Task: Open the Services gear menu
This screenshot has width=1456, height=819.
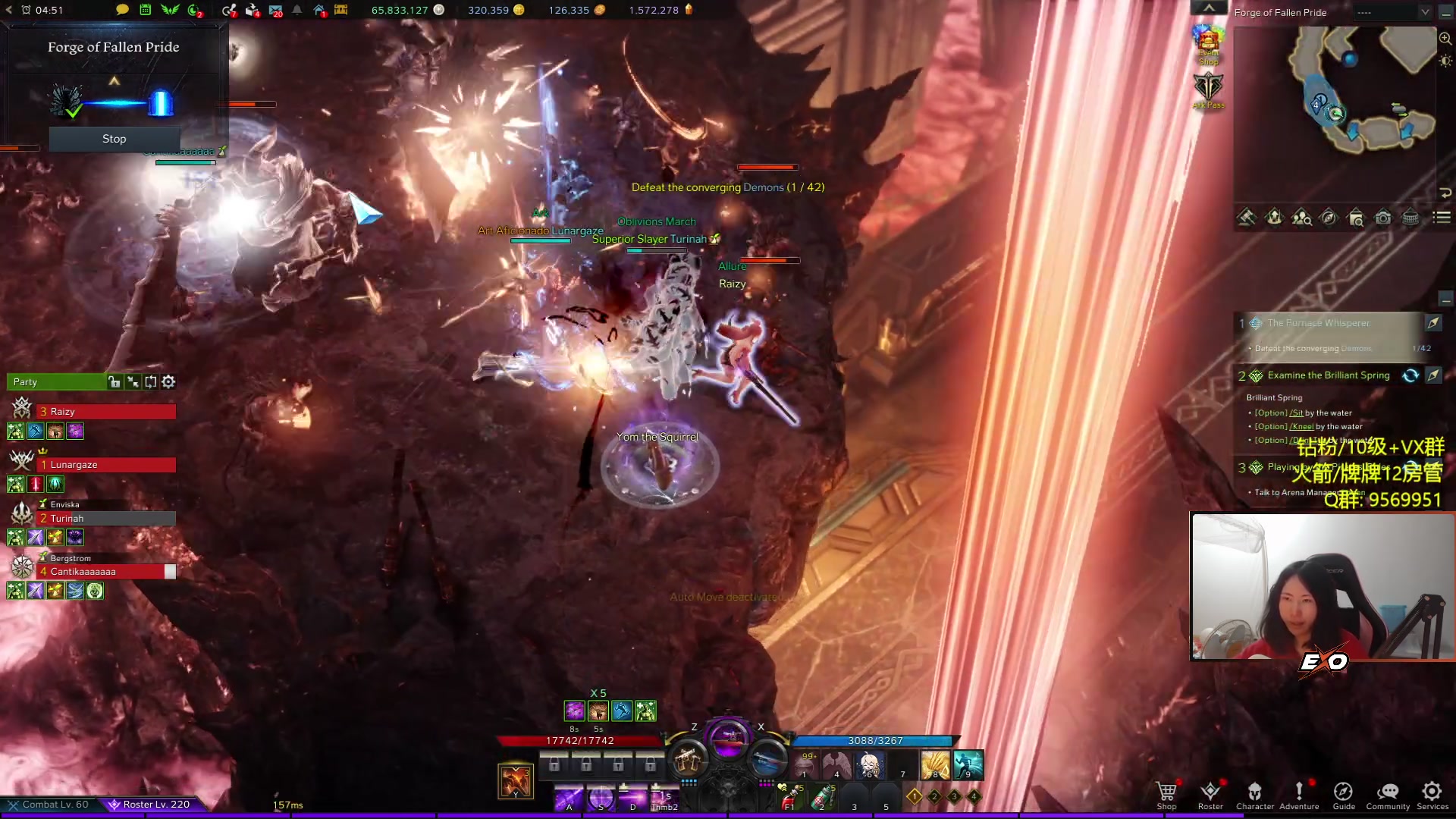Action: pyautogui.click(x=1432, y=794)
